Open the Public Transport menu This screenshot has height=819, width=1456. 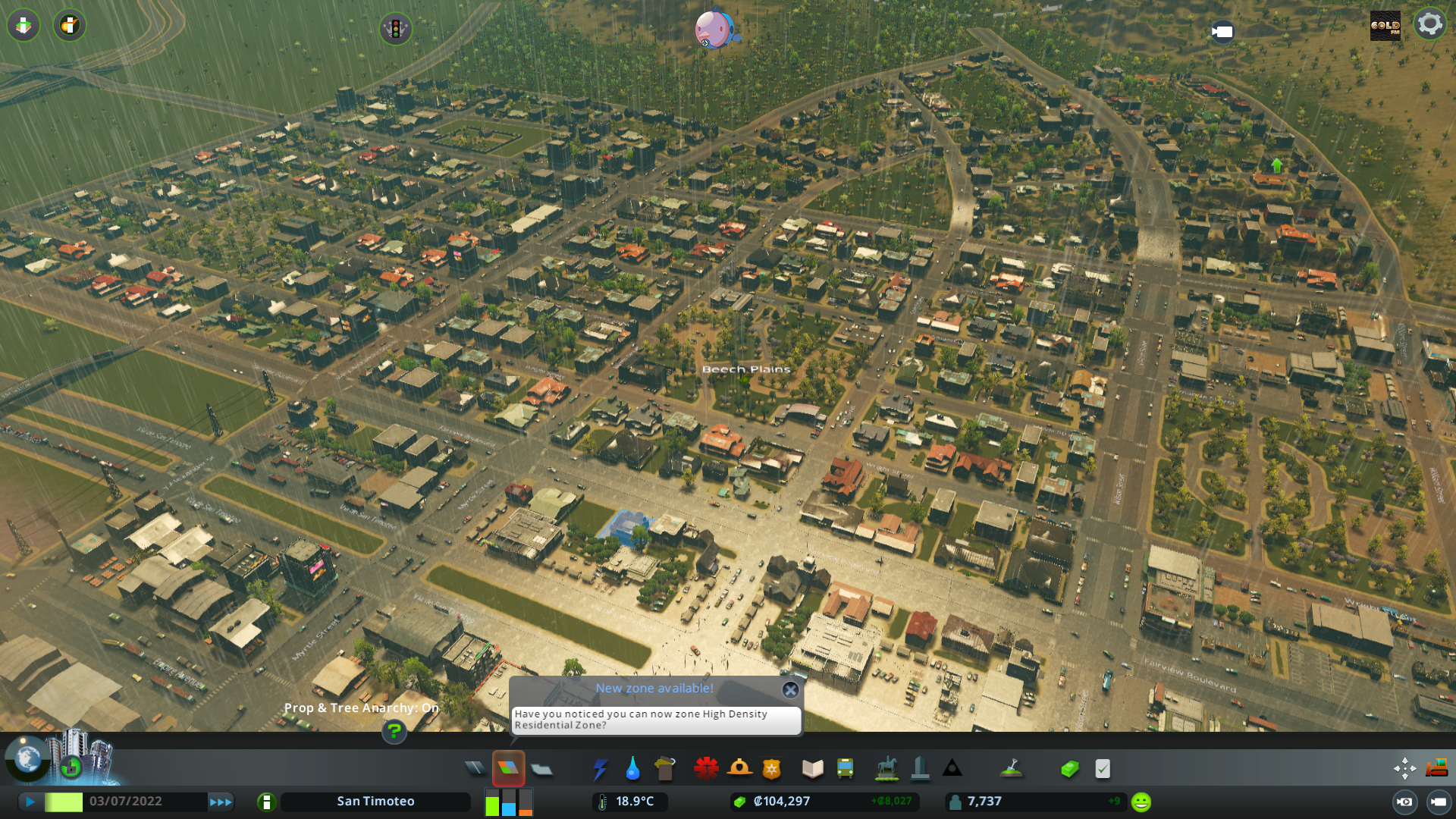coord(846,768)
